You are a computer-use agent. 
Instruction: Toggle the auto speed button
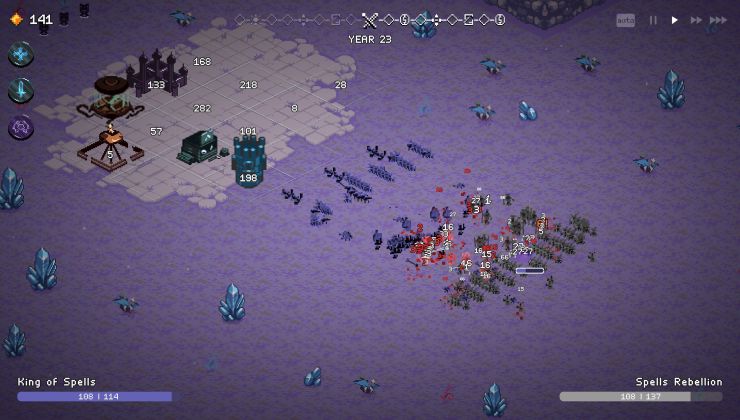pos(625,20)
